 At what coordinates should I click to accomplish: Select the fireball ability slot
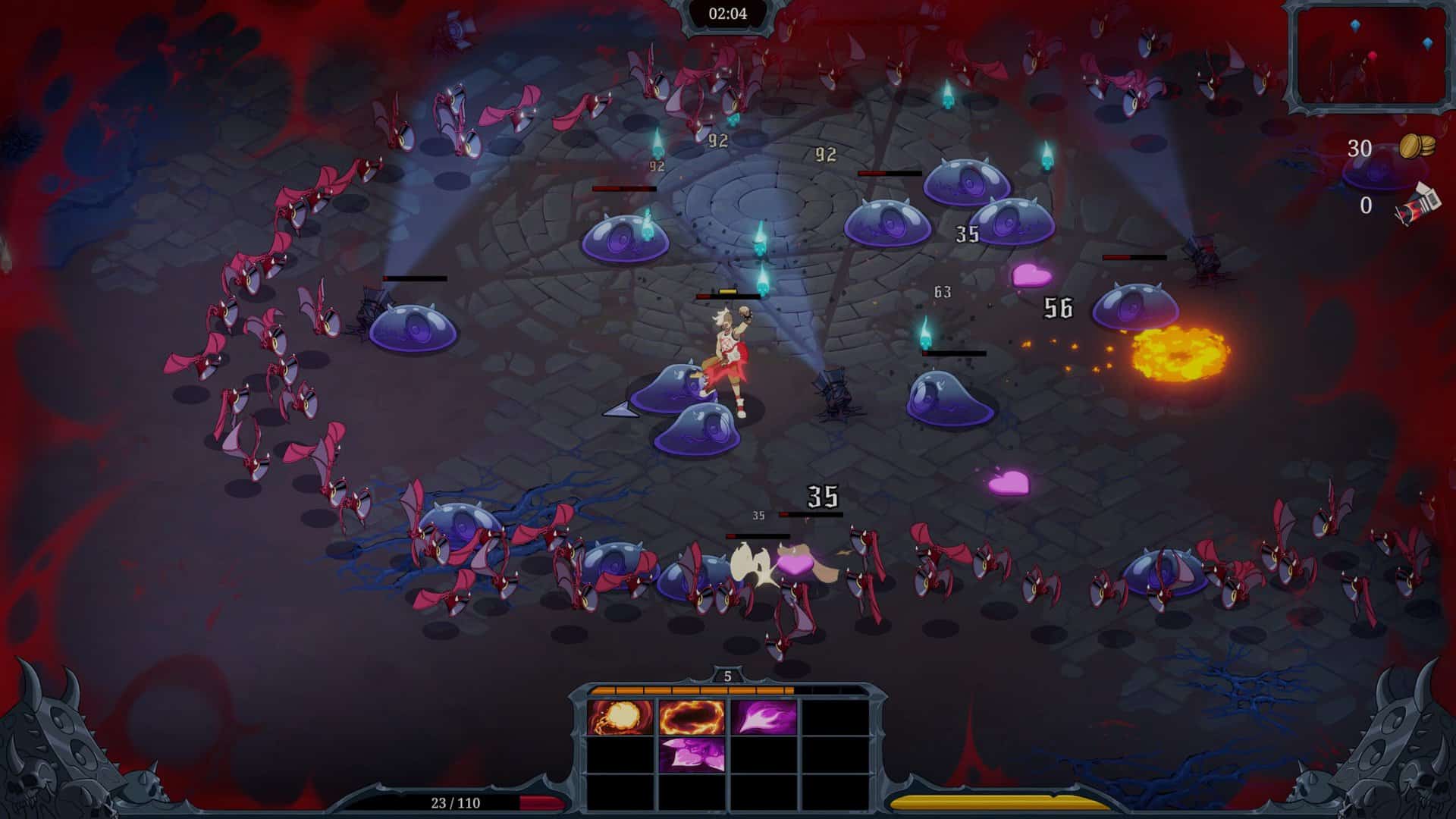[x=620, y=717]
